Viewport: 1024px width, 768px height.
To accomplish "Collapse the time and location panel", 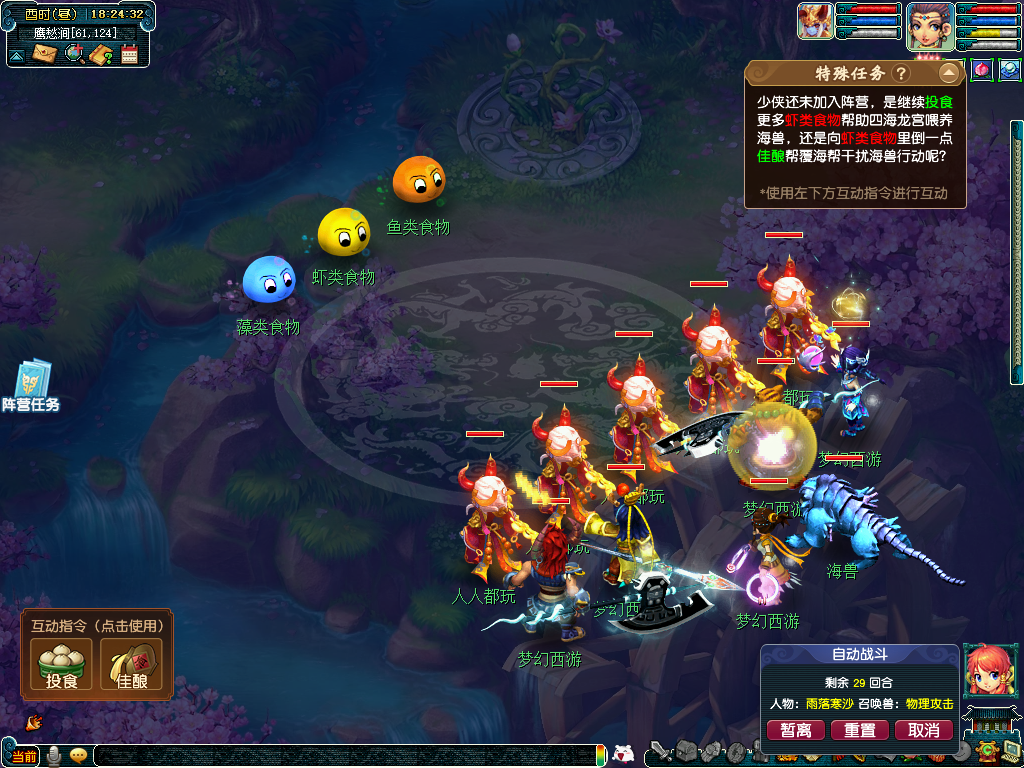I will 17,55.
